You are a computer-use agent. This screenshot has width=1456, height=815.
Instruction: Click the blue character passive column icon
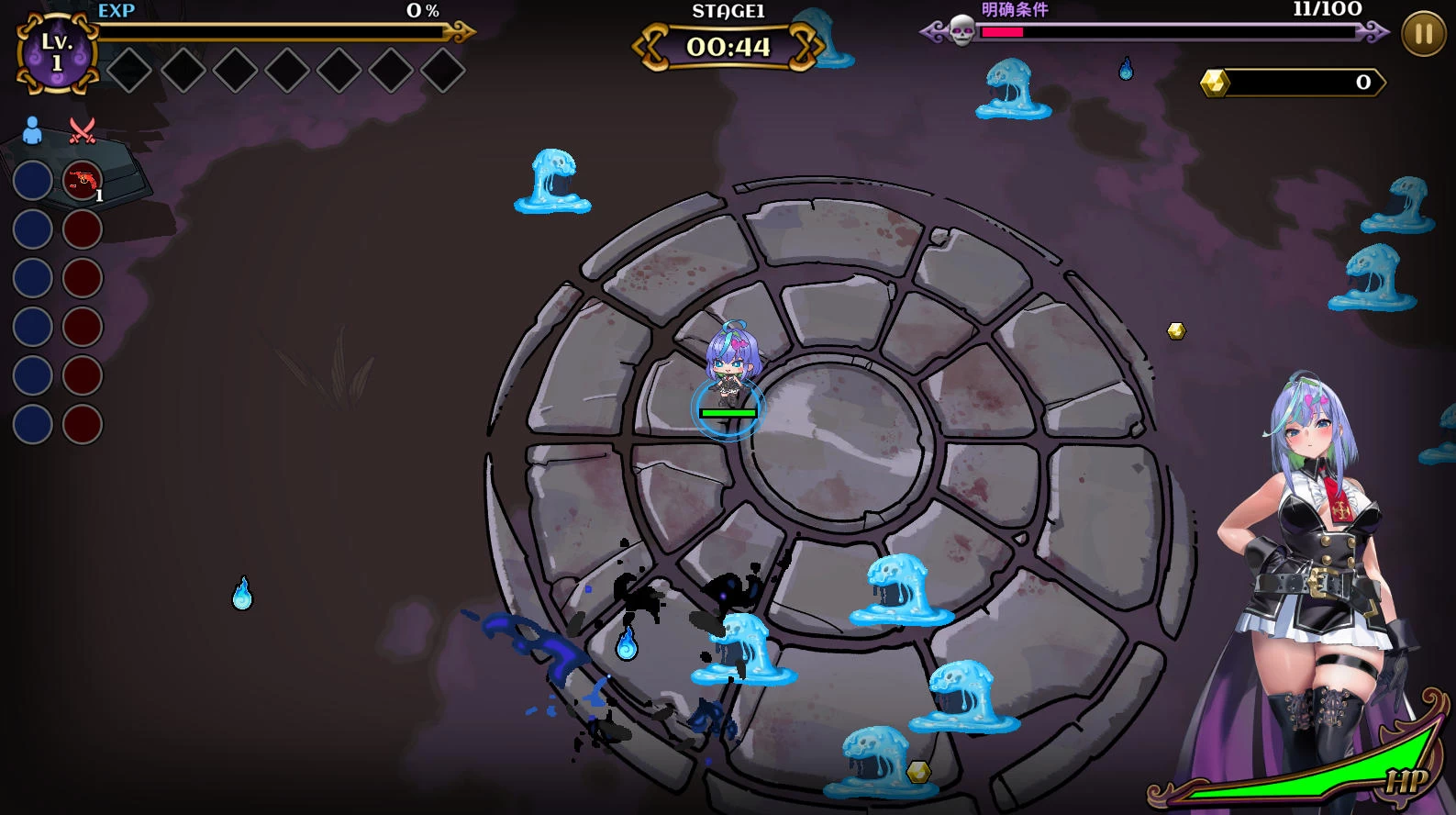tap(32, 130)
